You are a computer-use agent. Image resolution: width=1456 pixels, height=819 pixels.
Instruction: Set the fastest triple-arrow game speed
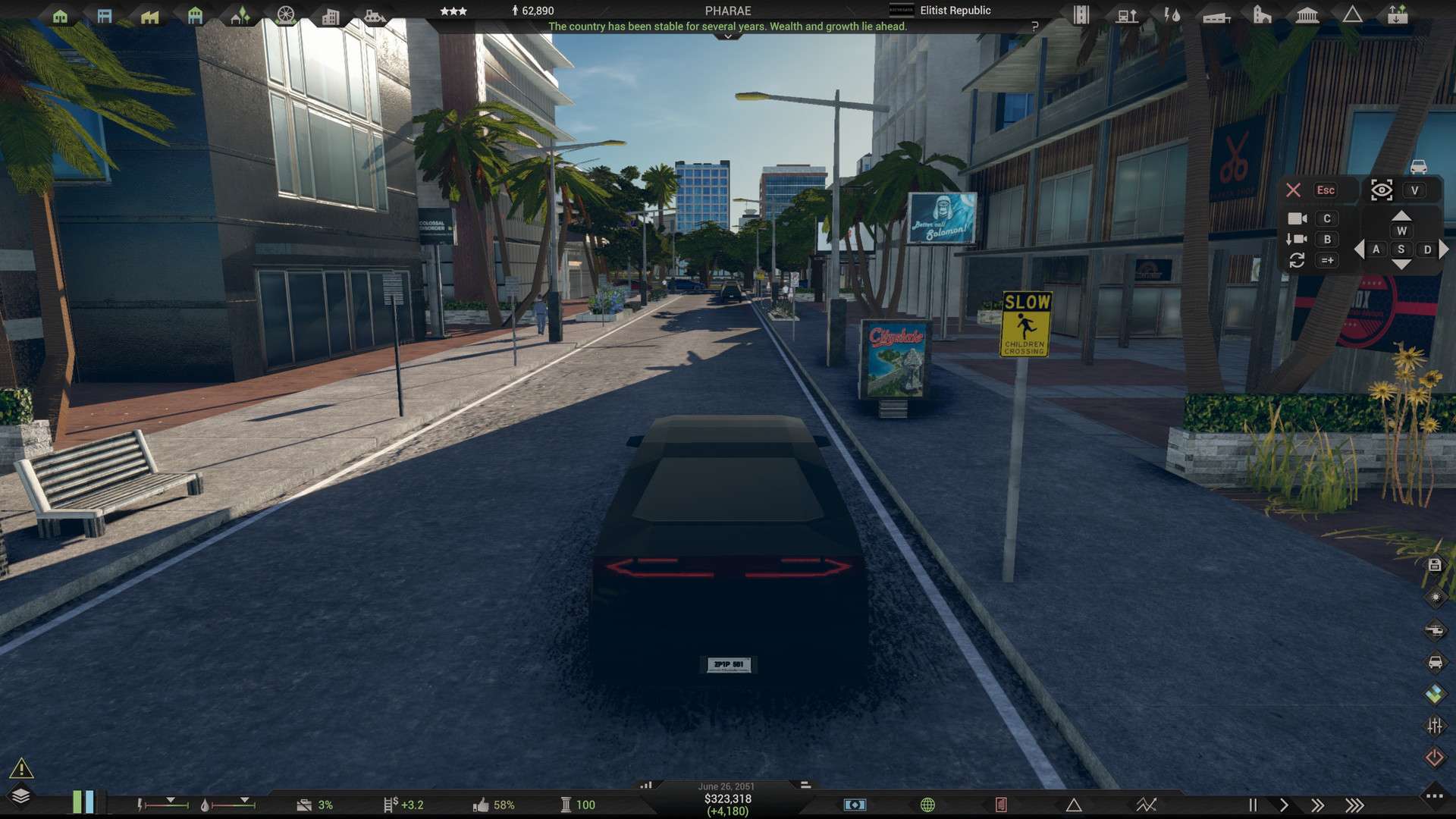coord(1354,805)
